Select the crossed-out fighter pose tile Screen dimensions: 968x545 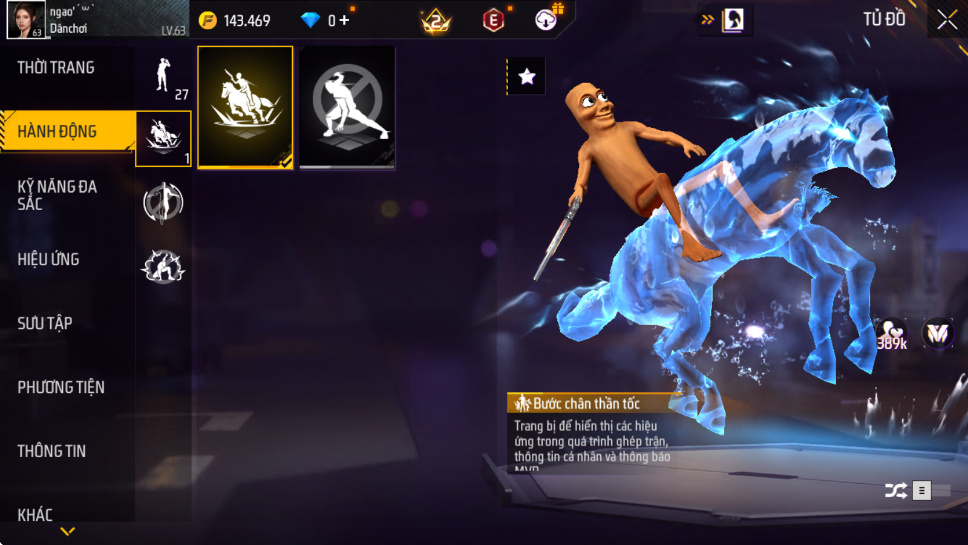coord(347,106)
